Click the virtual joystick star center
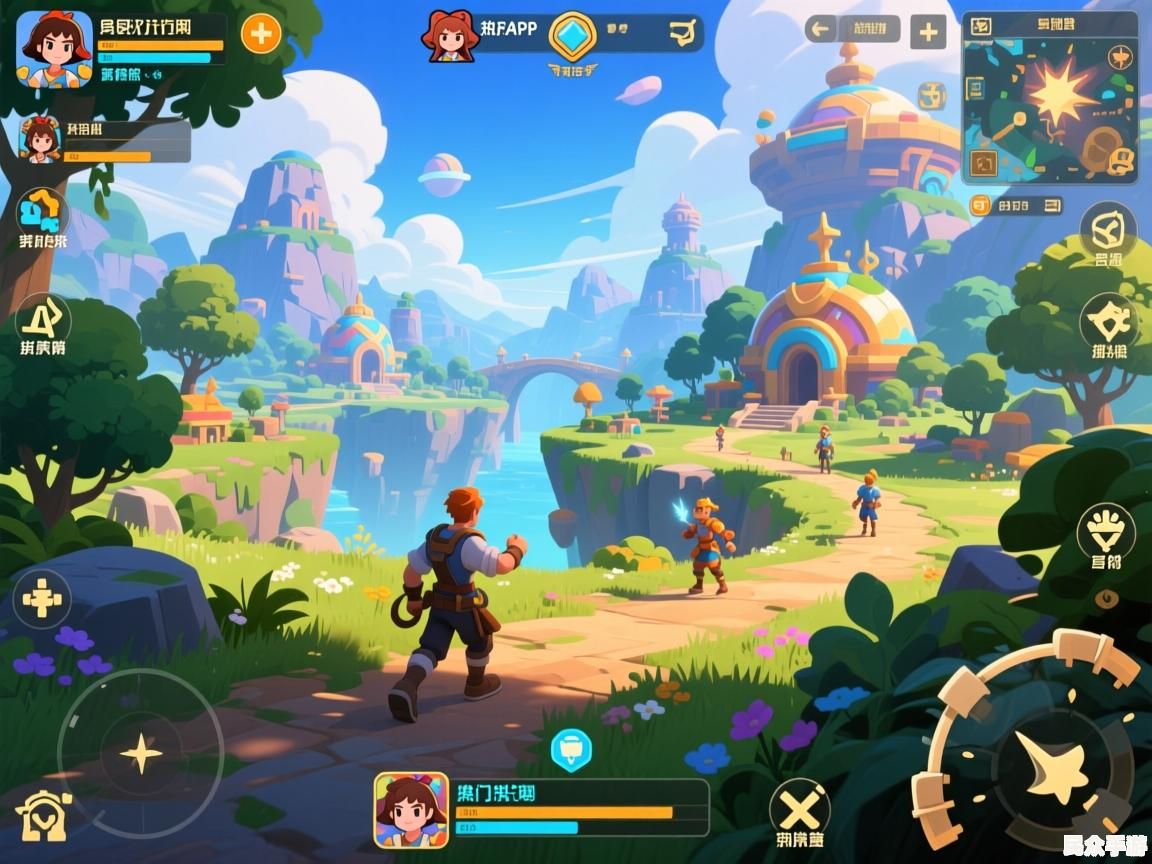Screen dimensions: 1152x864 (x=140, y=753)
